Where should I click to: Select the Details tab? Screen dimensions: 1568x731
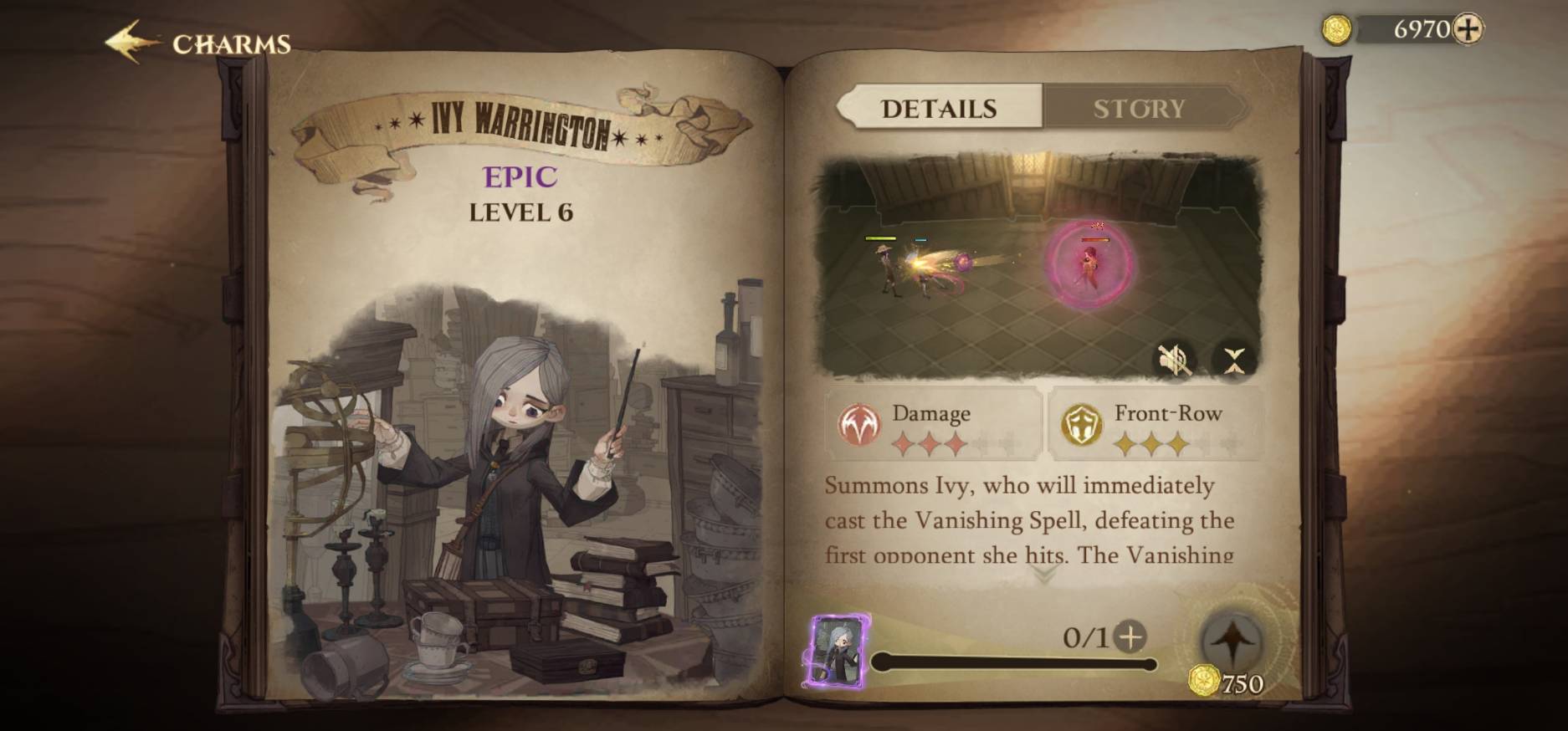point(939,109)
